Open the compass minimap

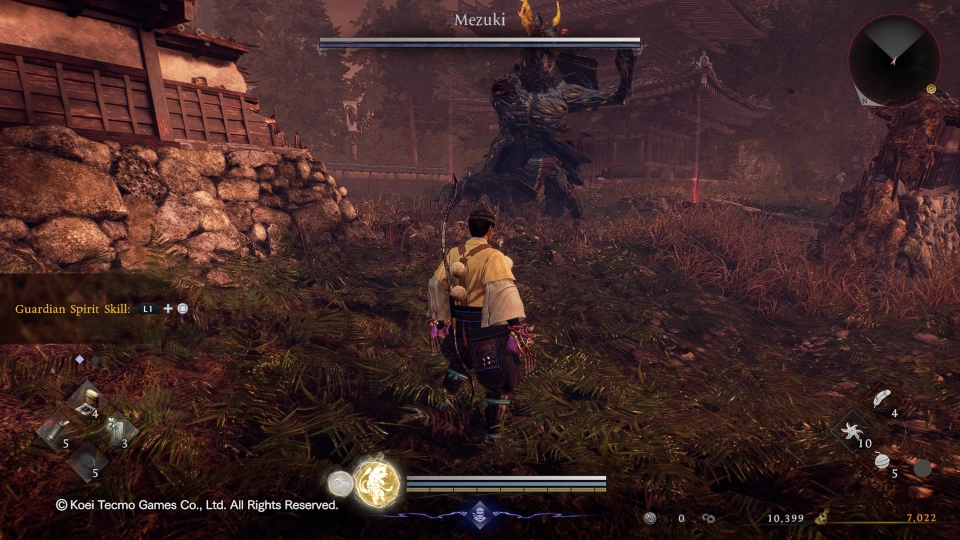pyautogui.click(x=894, y=60)
